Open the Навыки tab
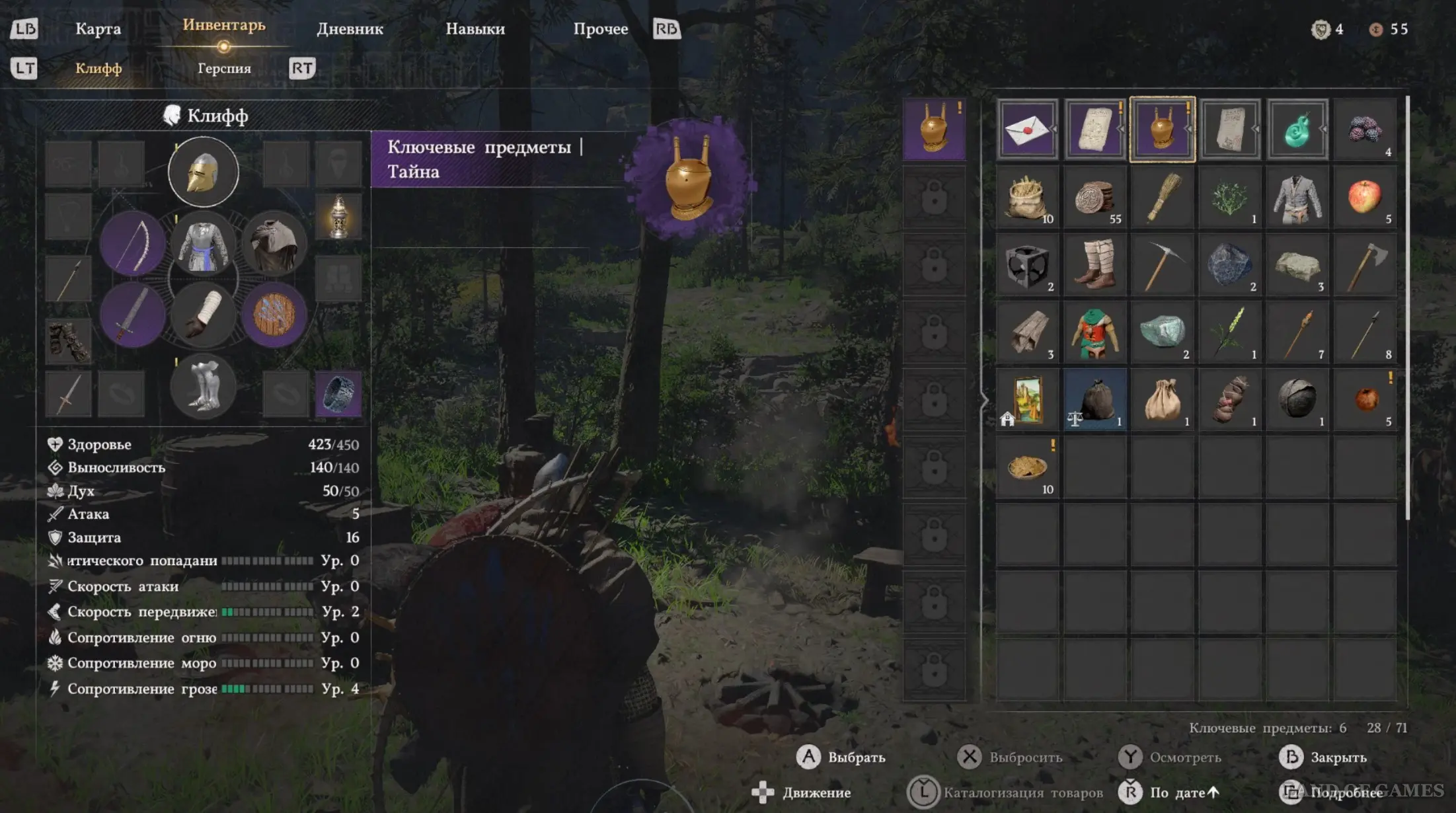 (475, 29)
